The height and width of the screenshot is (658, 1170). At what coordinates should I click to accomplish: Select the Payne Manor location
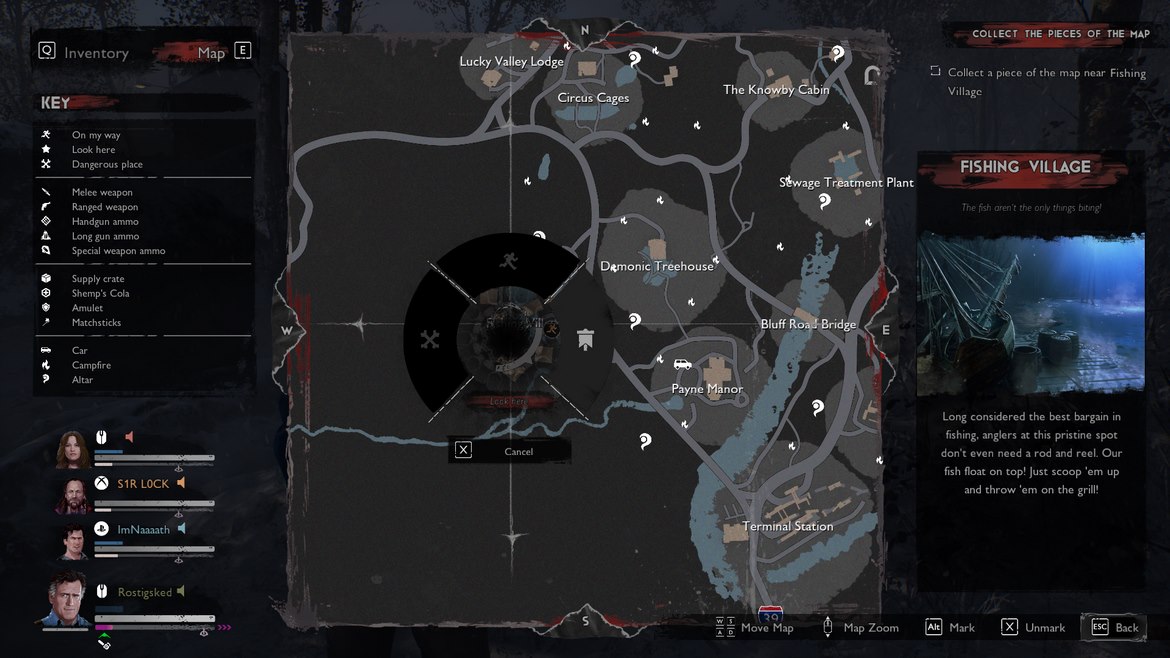[x=707, y=389]
